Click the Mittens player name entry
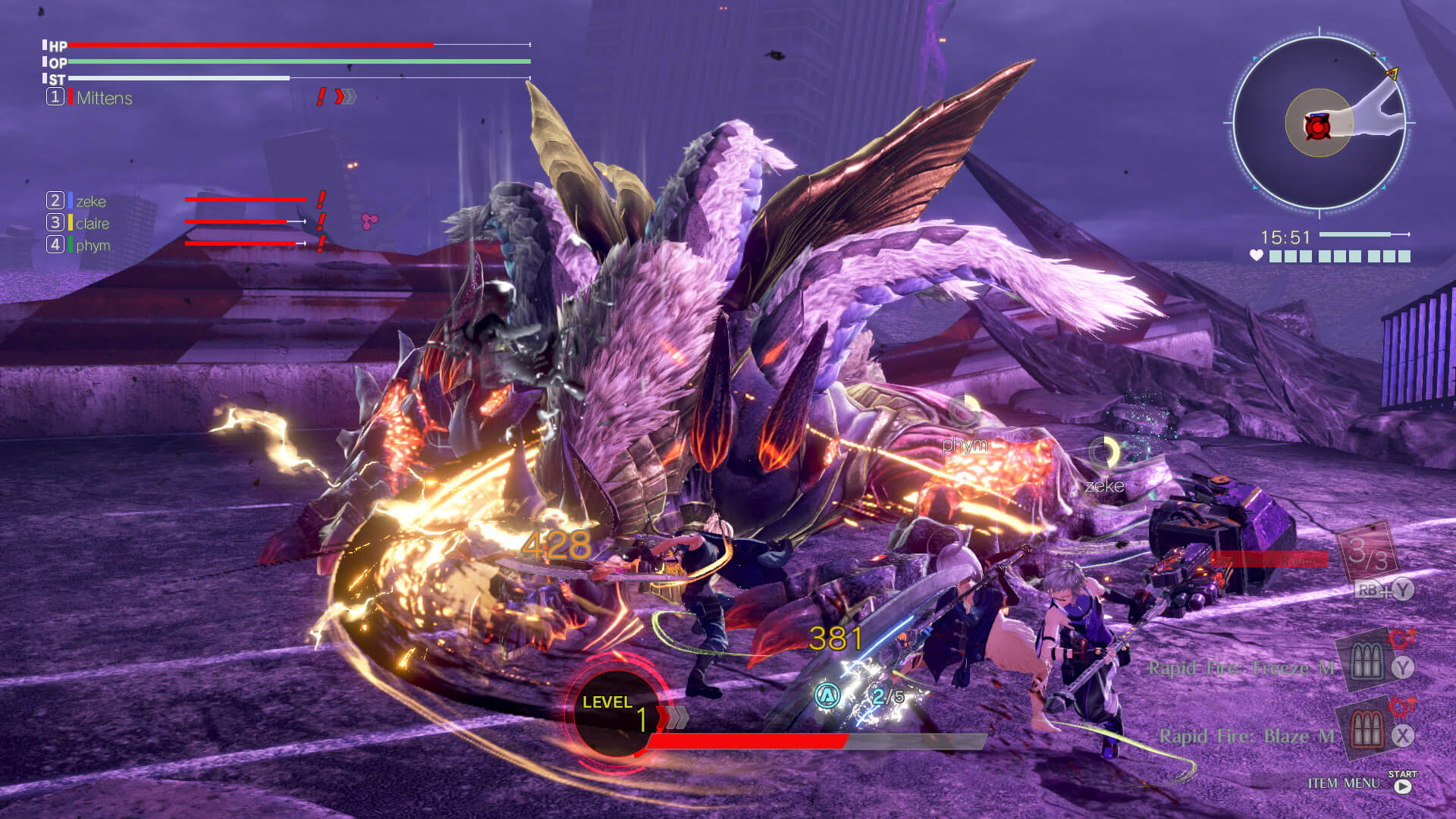 pos(104,98)
